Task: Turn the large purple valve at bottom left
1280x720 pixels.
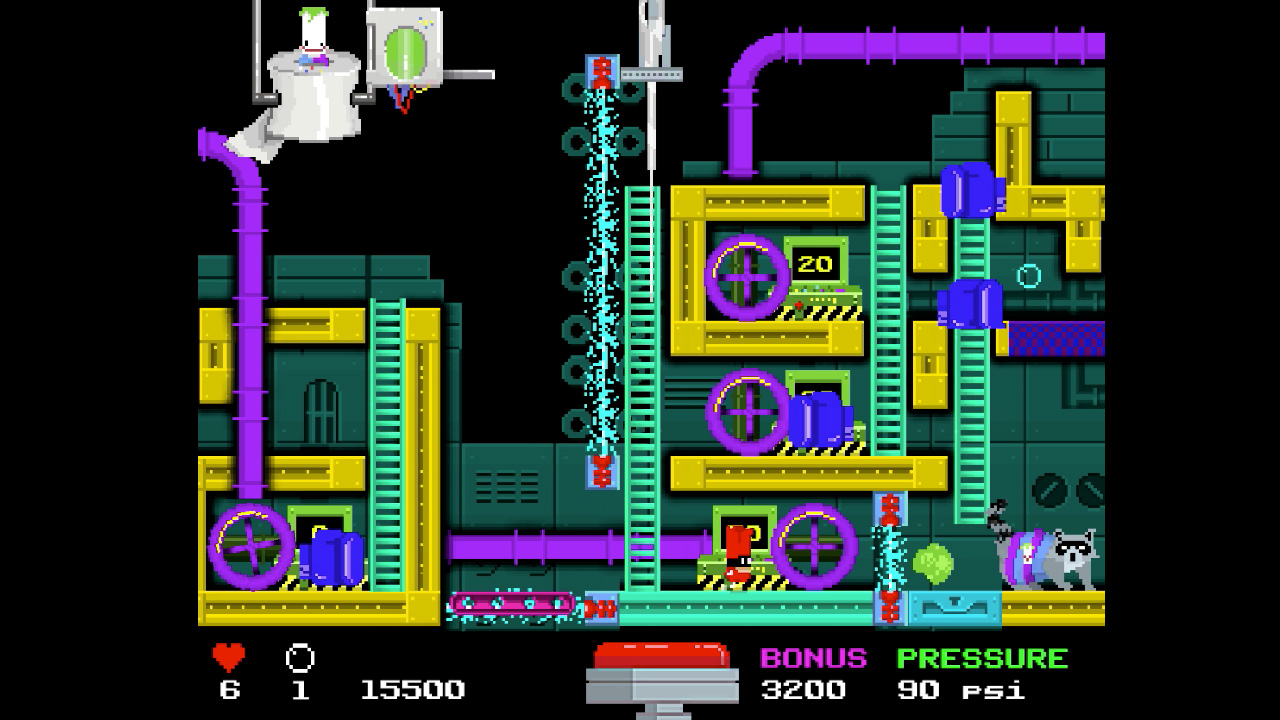Action: click(248, 548)
